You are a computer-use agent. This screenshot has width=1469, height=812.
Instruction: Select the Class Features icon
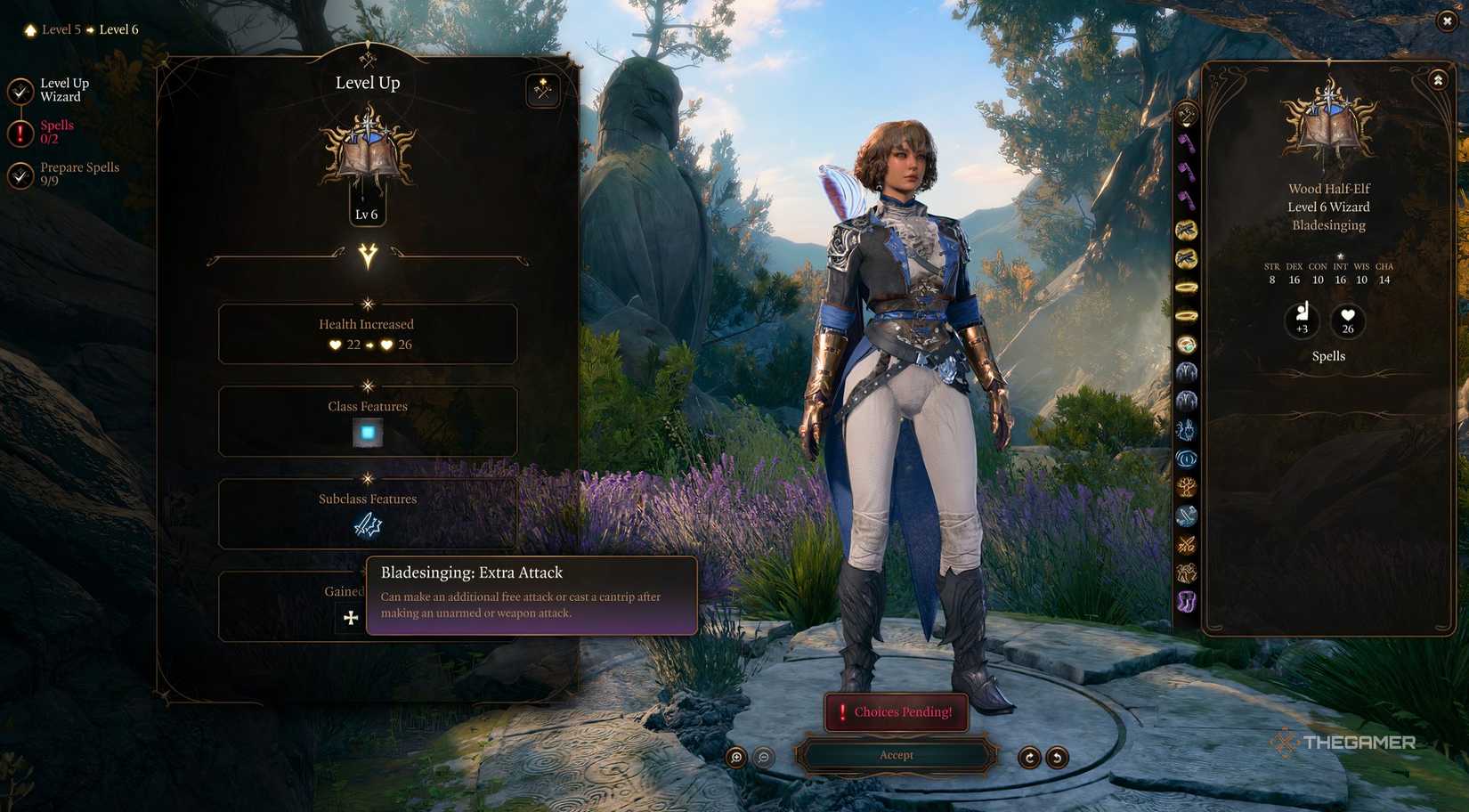(x=367, y=434)
